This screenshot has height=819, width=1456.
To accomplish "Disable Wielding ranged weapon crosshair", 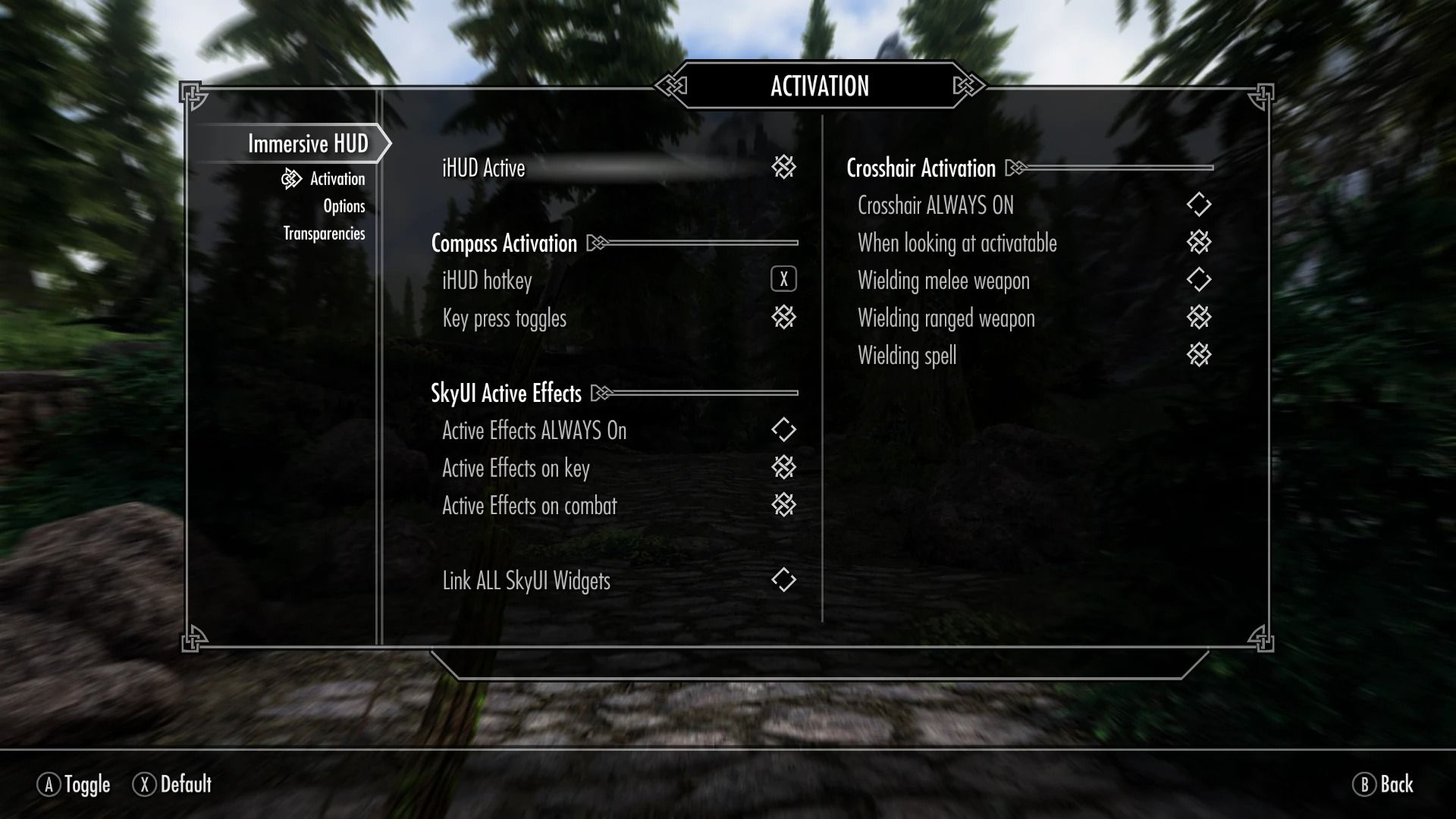I will [x=1198, y=318].
